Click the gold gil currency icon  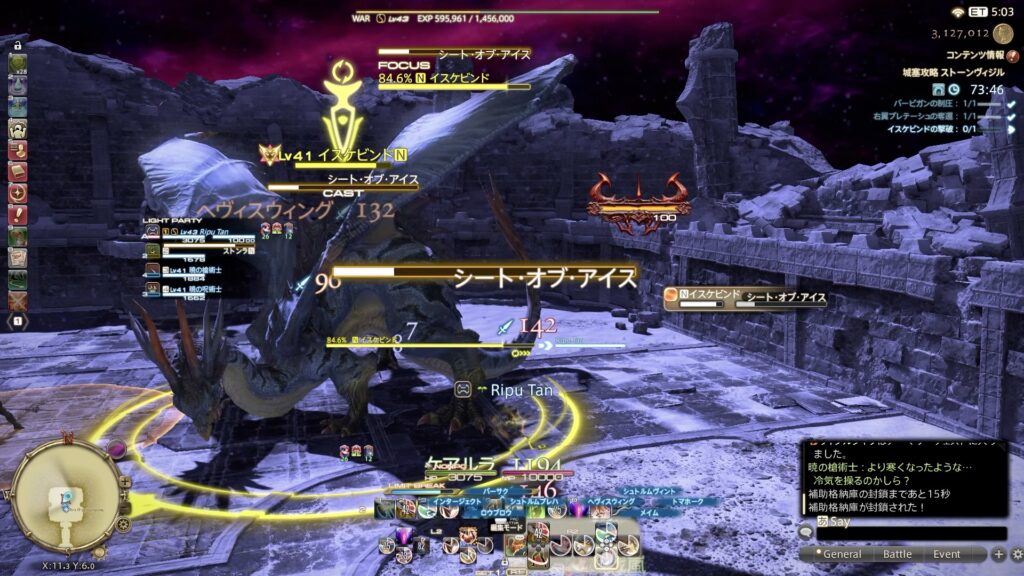pos(1003,34)
